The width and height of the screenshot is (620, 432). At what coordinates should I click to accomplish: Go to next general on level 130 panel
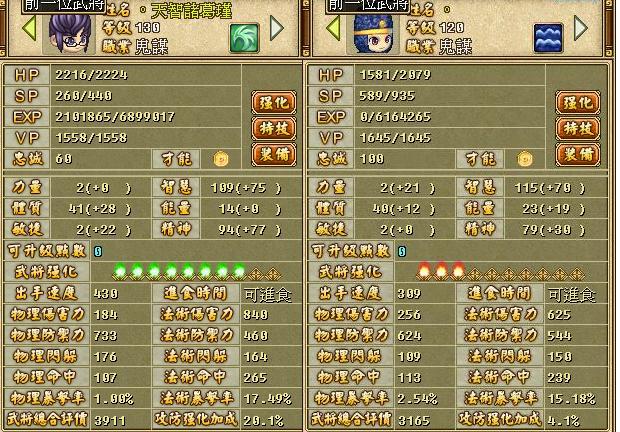tap(277, 27)
